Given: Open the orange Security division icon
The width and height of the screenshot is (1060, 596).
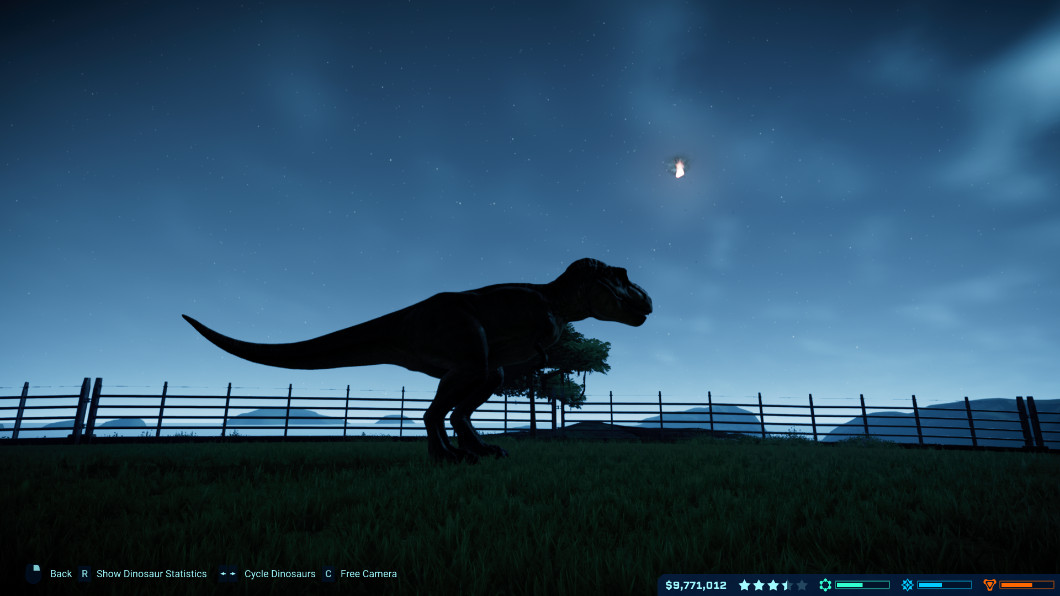Looking at the screenshot, I should 990,585.
